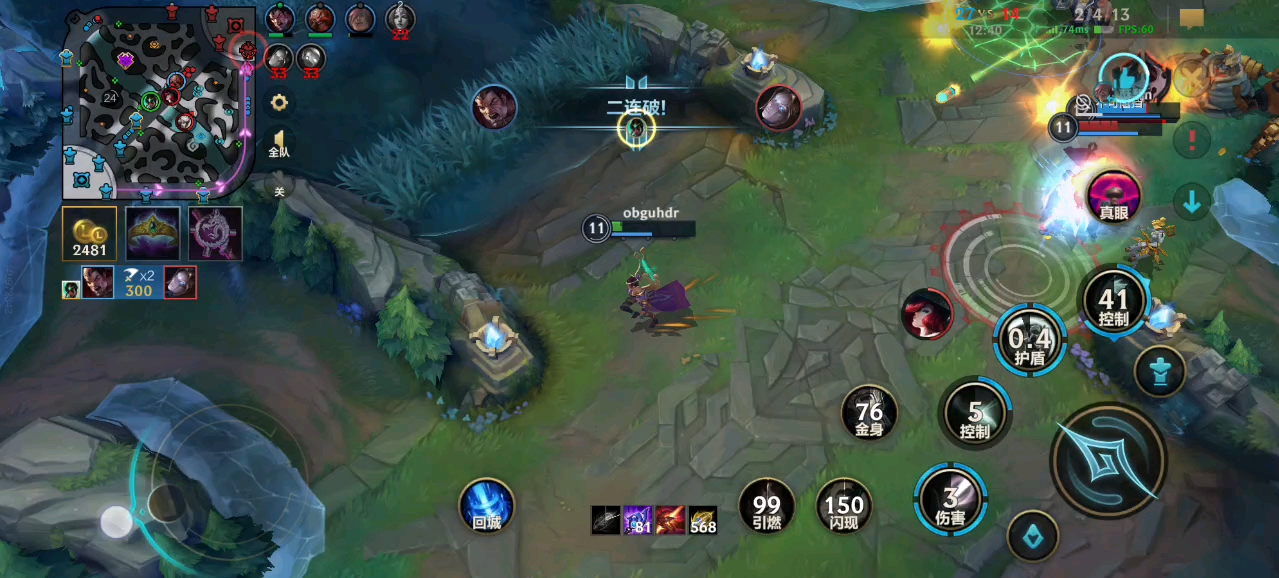The image size is (1279, 578).
Task: Send the red exclamation danger ping
Action: [1192, 140]
